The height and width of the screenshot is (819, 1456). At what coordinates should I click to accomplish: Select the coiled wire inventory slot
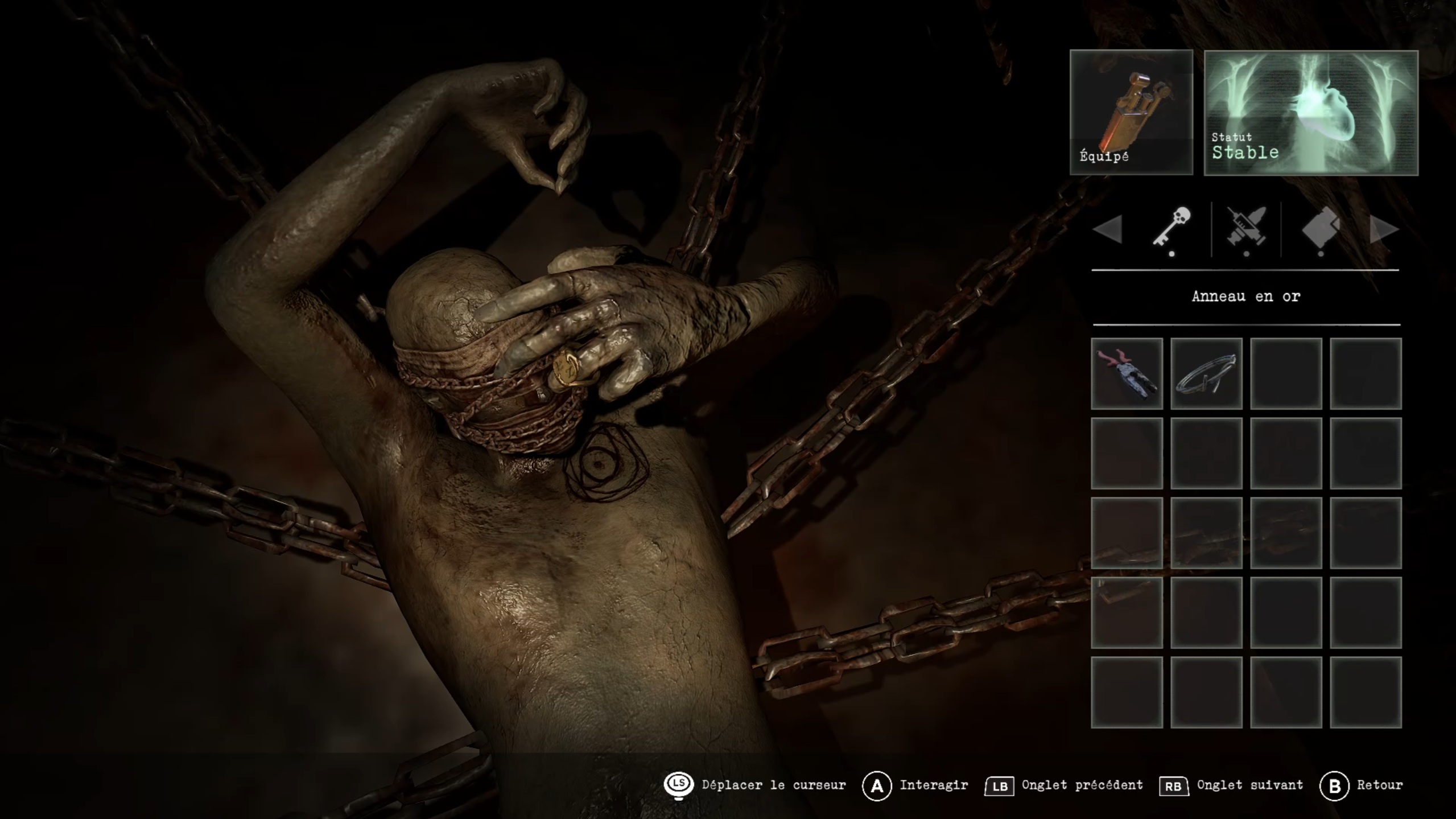[x=1206, y=373]
